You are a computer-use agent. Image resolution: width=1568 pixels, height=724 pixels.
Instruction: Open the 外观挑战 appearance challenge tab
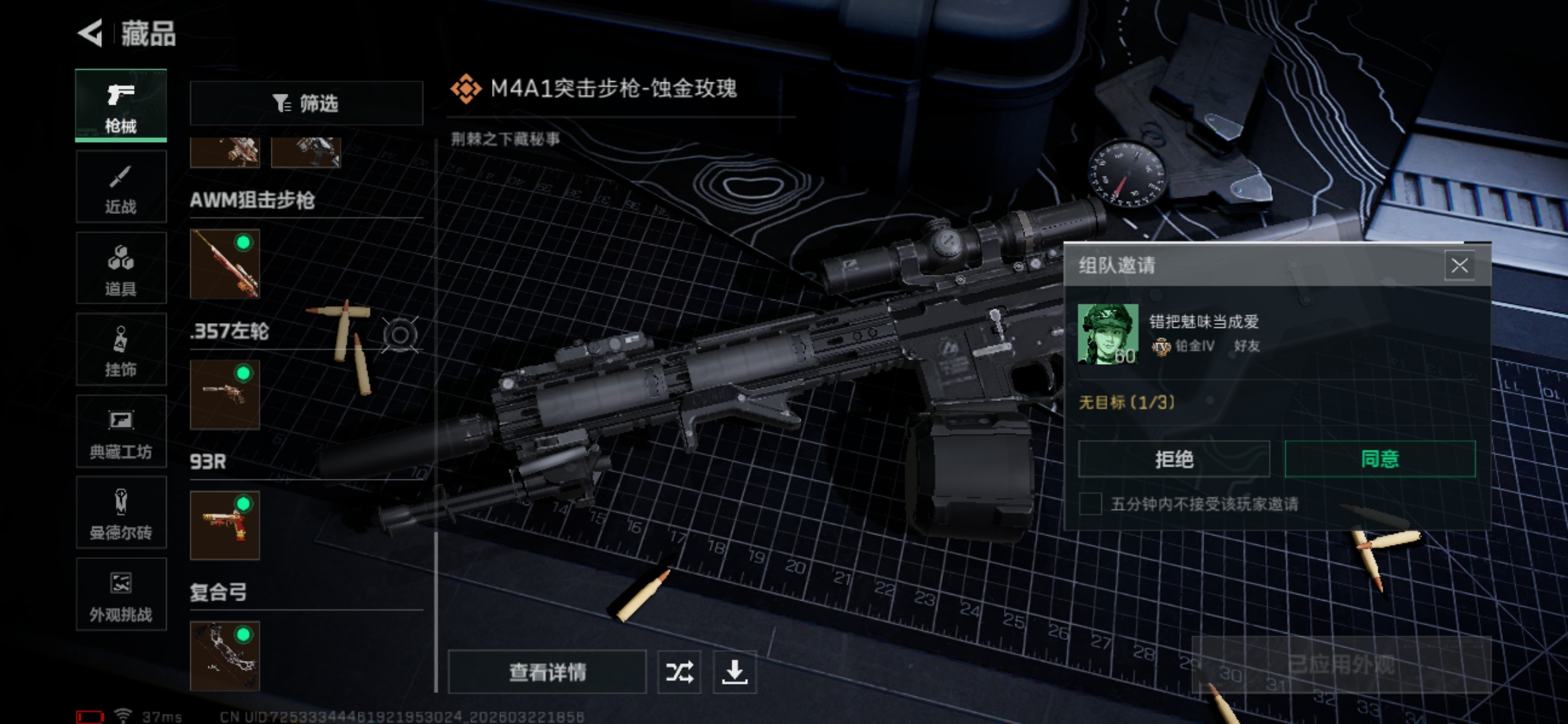pos(121,595)
